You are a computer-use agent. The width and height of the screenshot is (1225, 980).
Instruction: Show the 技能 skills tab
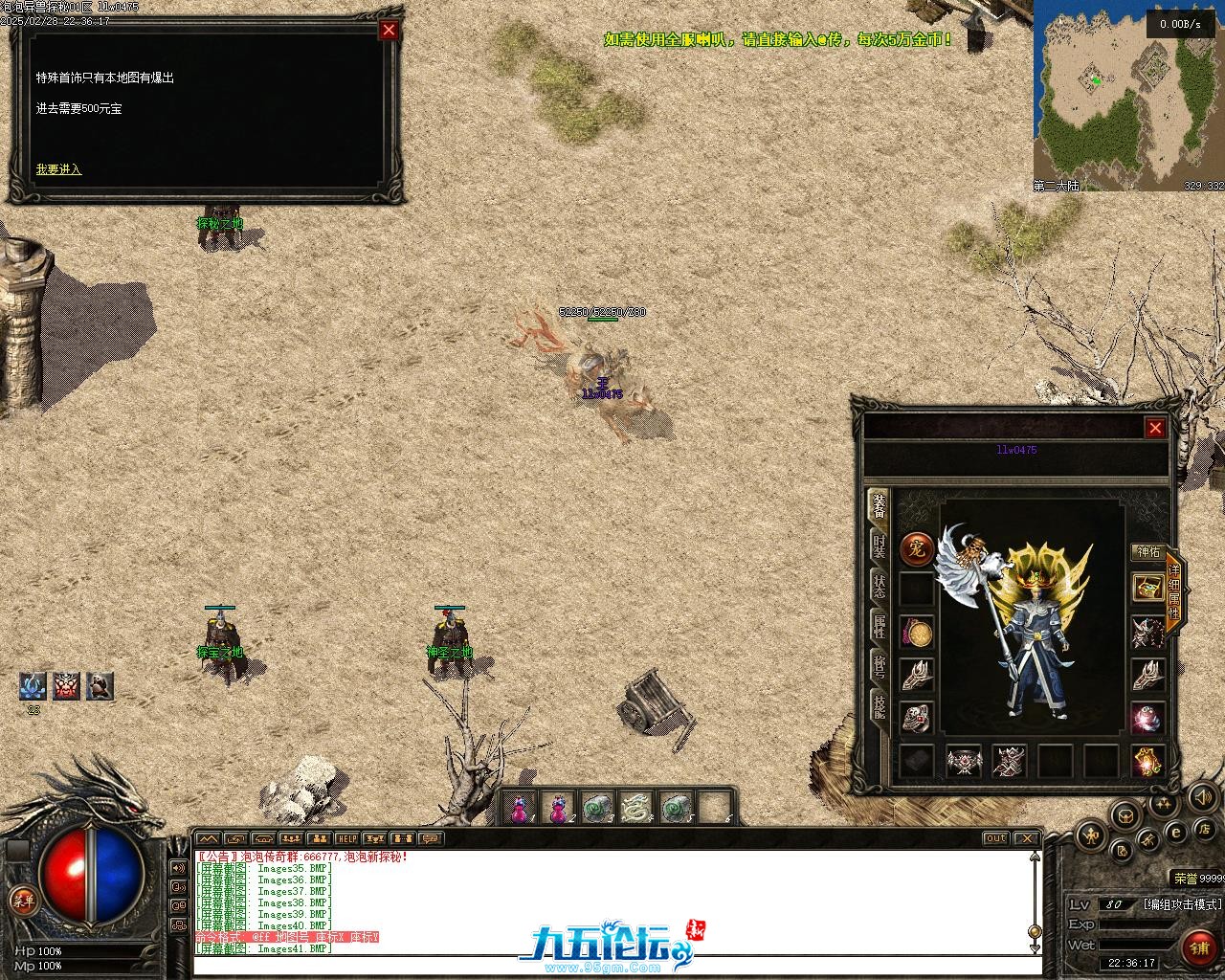tap(878, 706)
